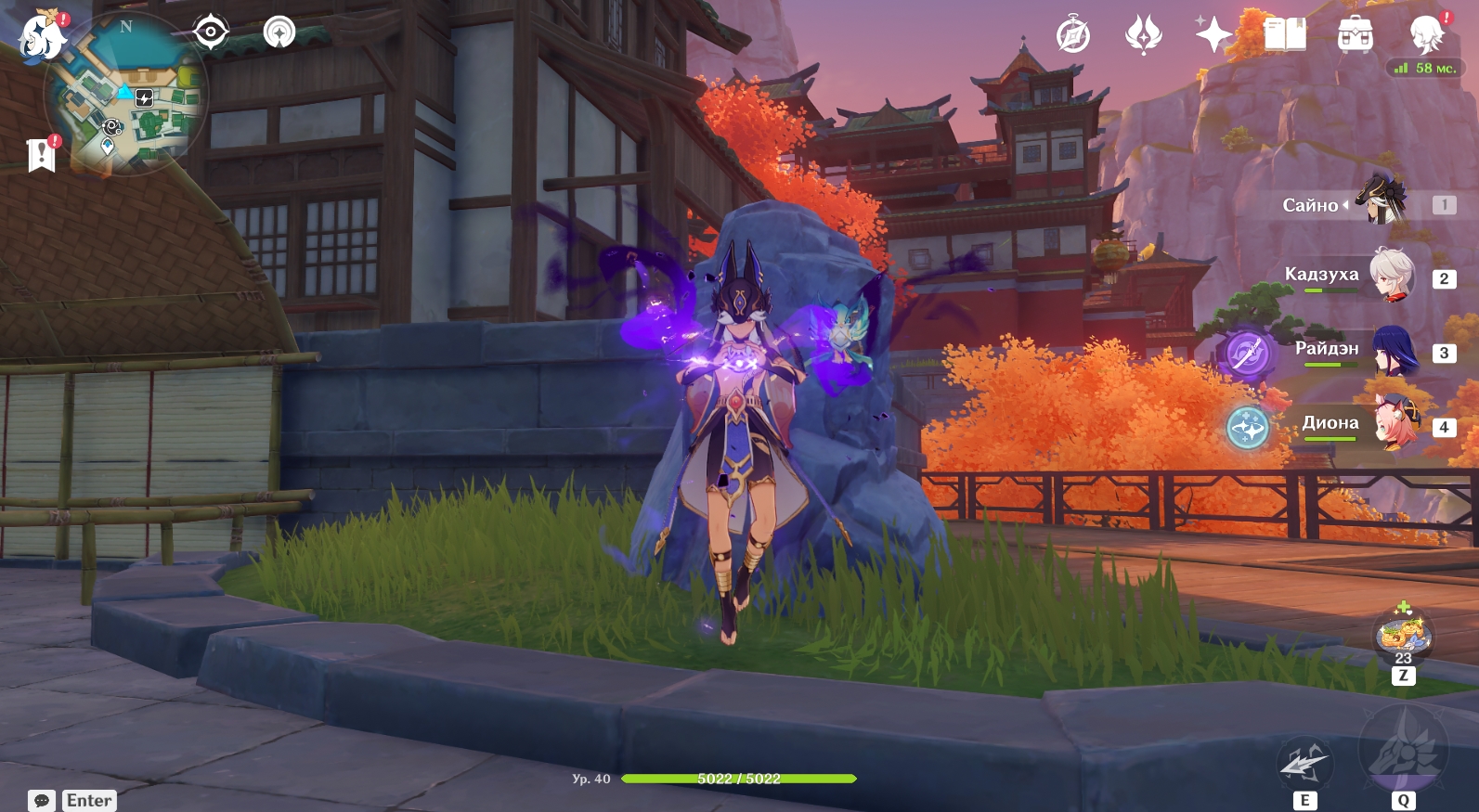Open the quest log bookmark icon
Viewport: 1479px width, 812px height.
tap(41, 155)
